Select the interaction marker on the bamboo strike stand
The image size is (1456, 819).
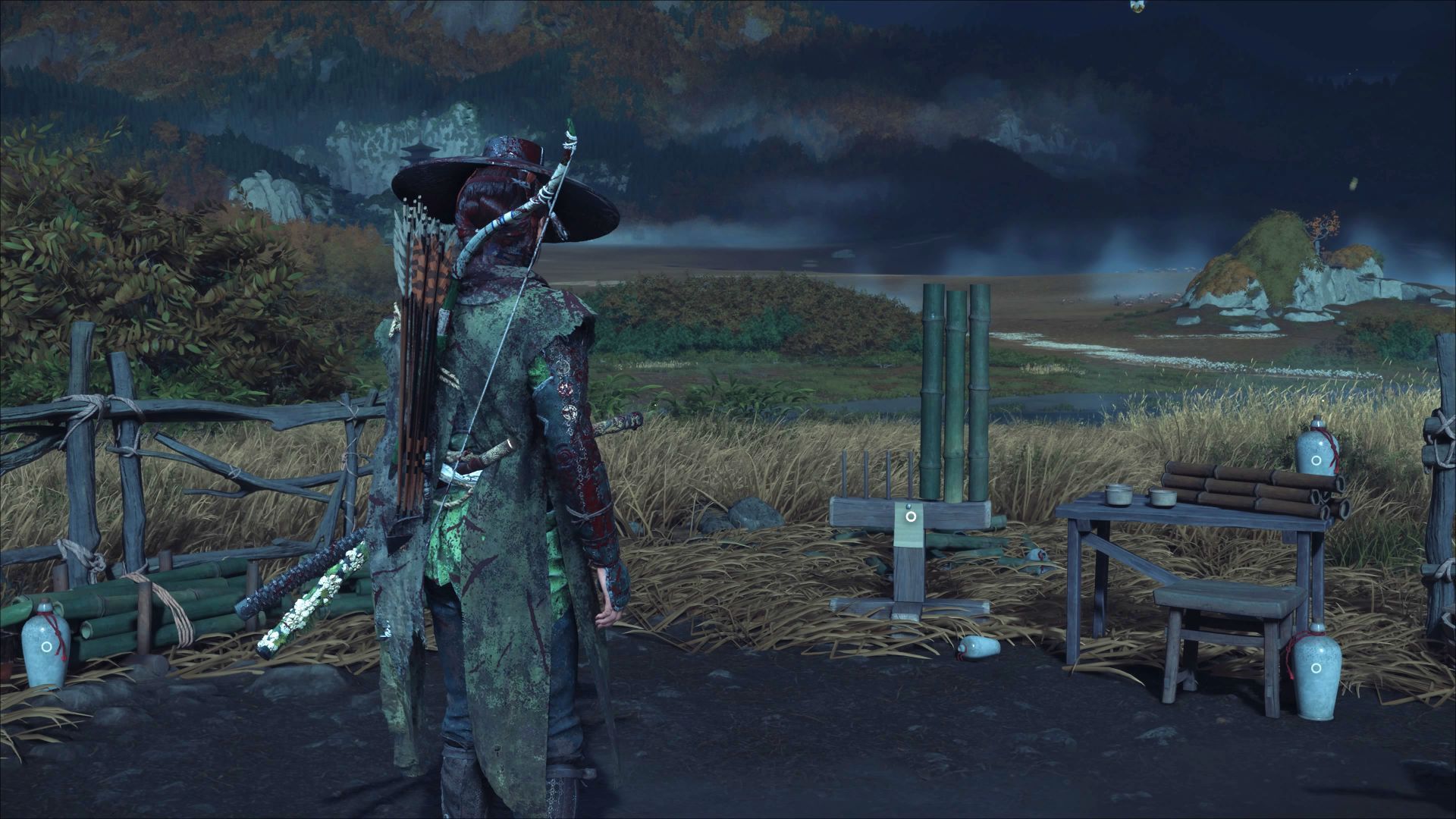coord(911,516)
